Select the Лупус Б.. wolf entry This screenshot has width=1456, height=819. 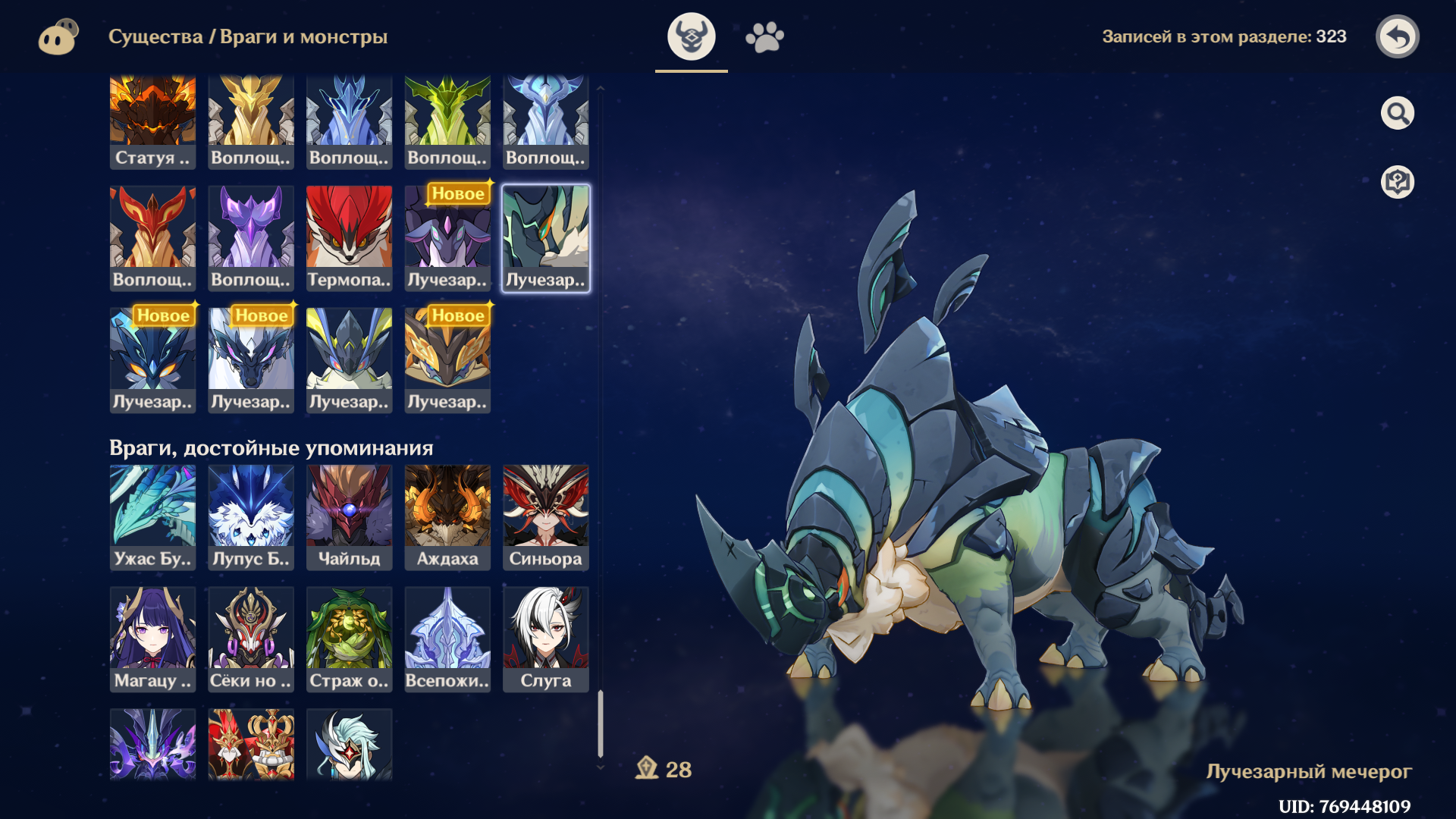tap(251, 517)
